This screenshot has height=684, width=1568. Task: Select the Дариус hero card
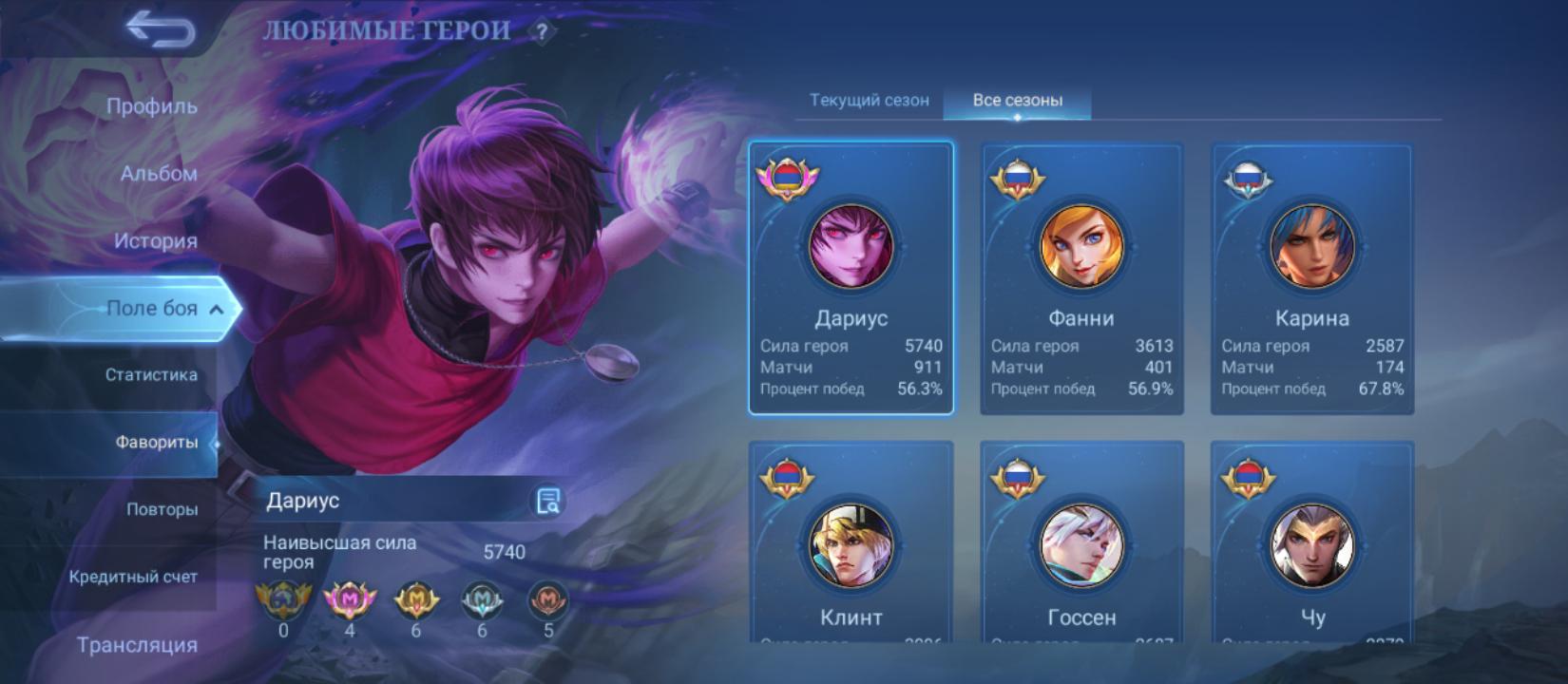click(x=851, y=278)
